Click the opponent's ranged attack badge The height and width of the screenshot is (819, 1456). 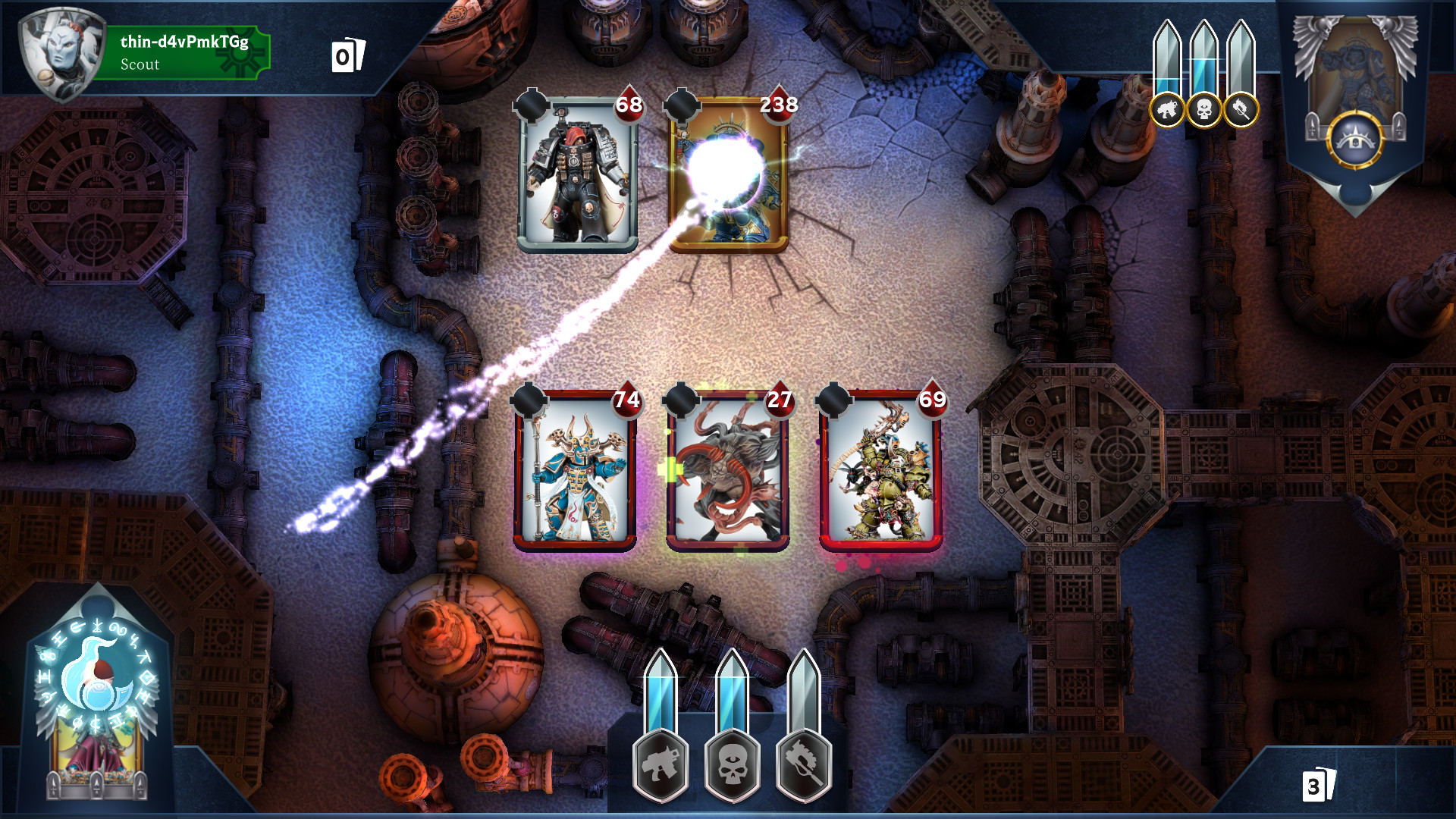[x=1169, y=108]
